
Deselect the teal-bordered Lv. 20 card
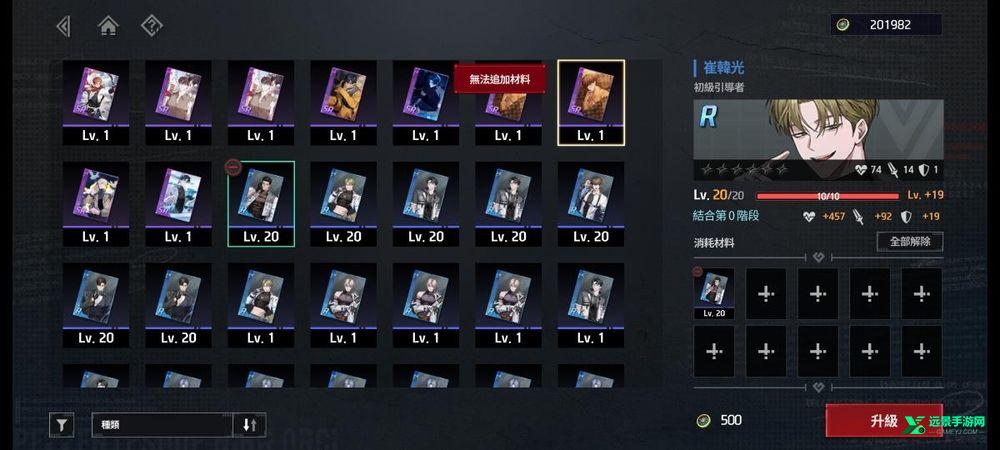pyautogui.click(x=261, y=204)
